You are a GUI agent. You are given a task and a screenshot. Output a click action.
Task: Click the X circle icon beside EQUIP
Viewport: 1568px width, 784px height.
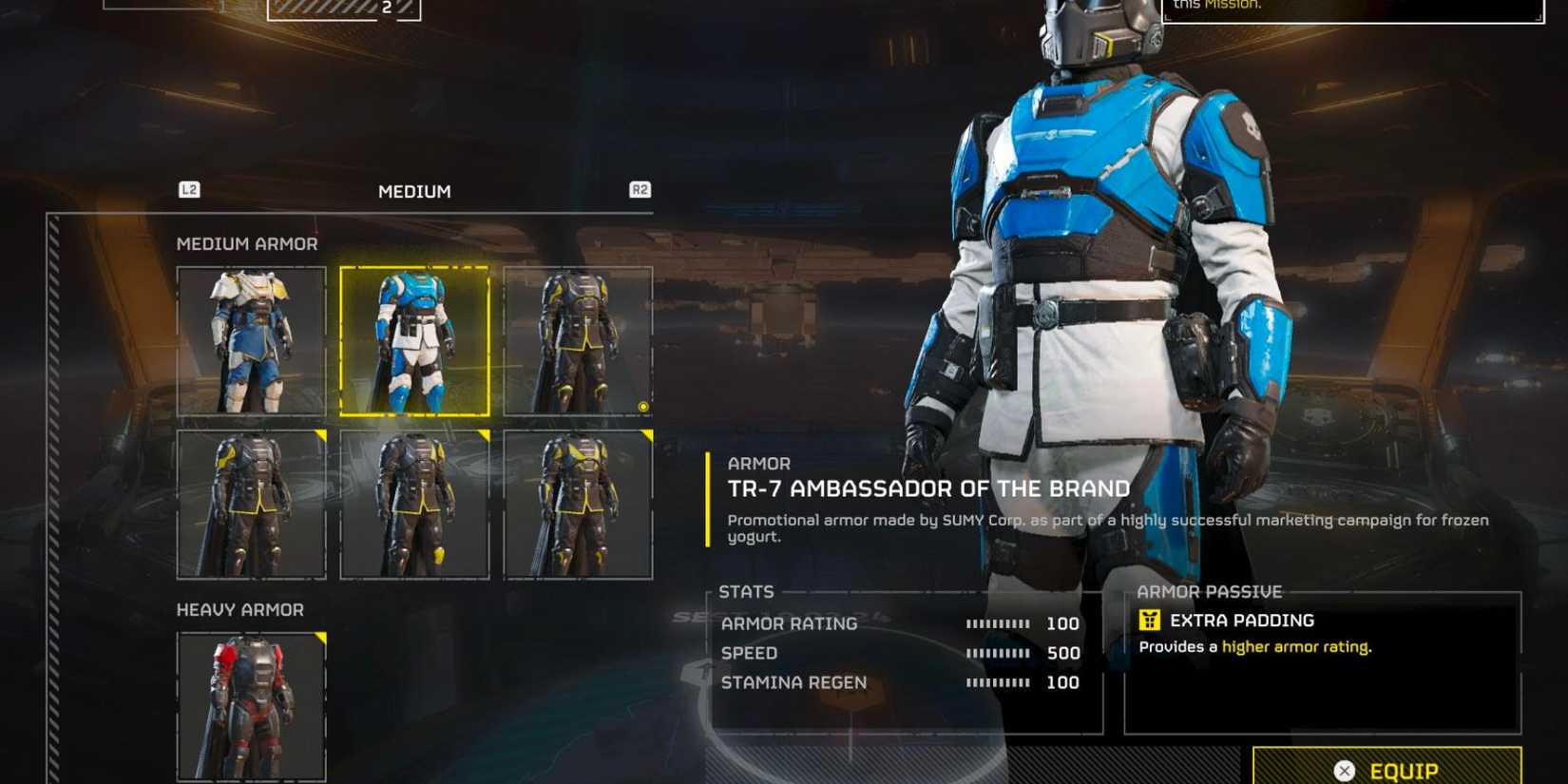pos(1343,771)
